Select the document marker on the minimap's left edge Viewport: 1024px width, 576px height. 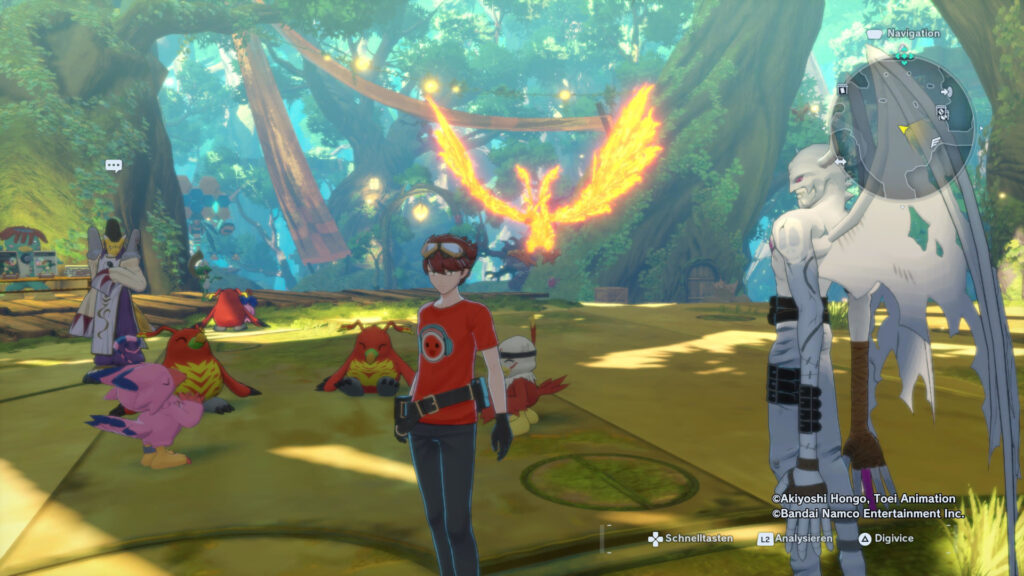tap(842, 89)
